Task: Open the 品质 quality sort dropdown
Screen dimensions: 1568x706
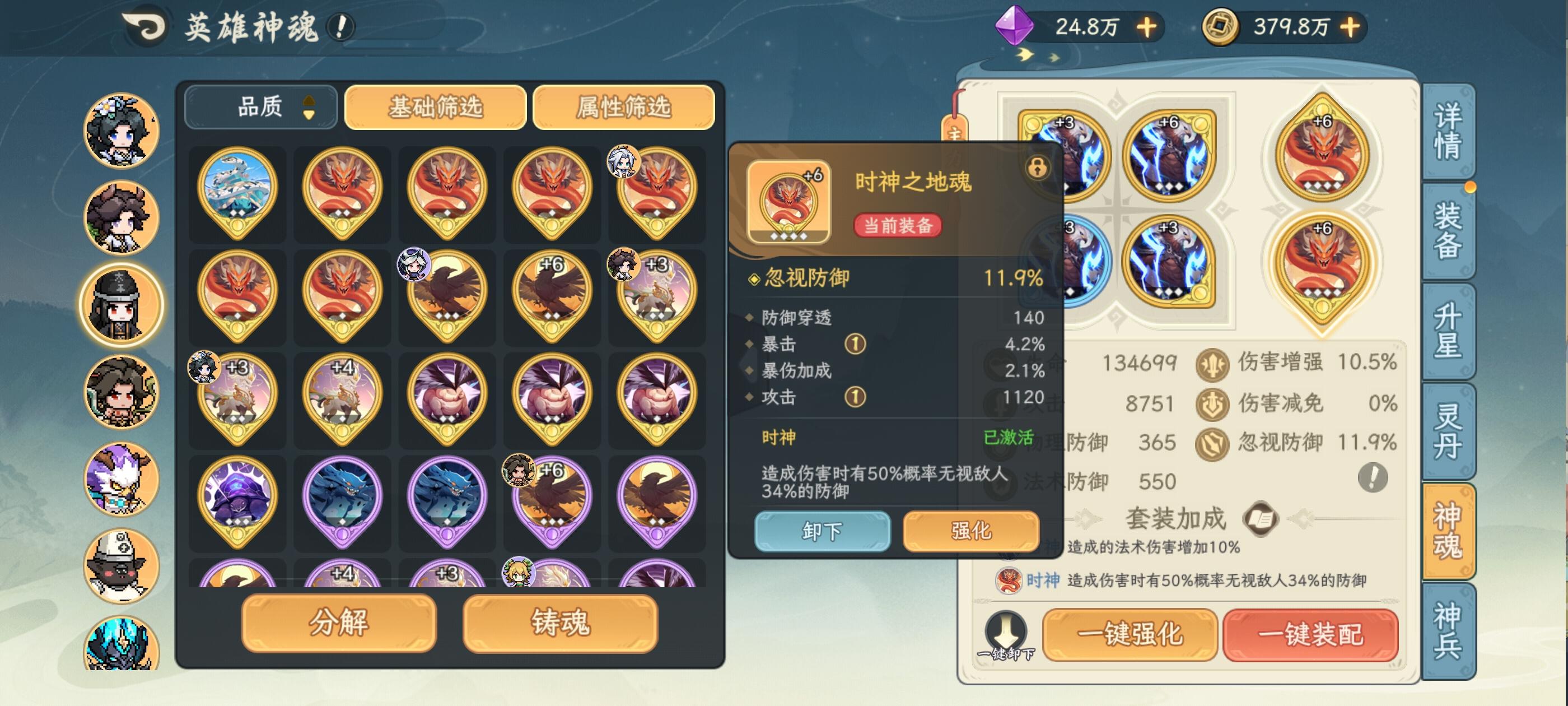Action: pos(260,106)
